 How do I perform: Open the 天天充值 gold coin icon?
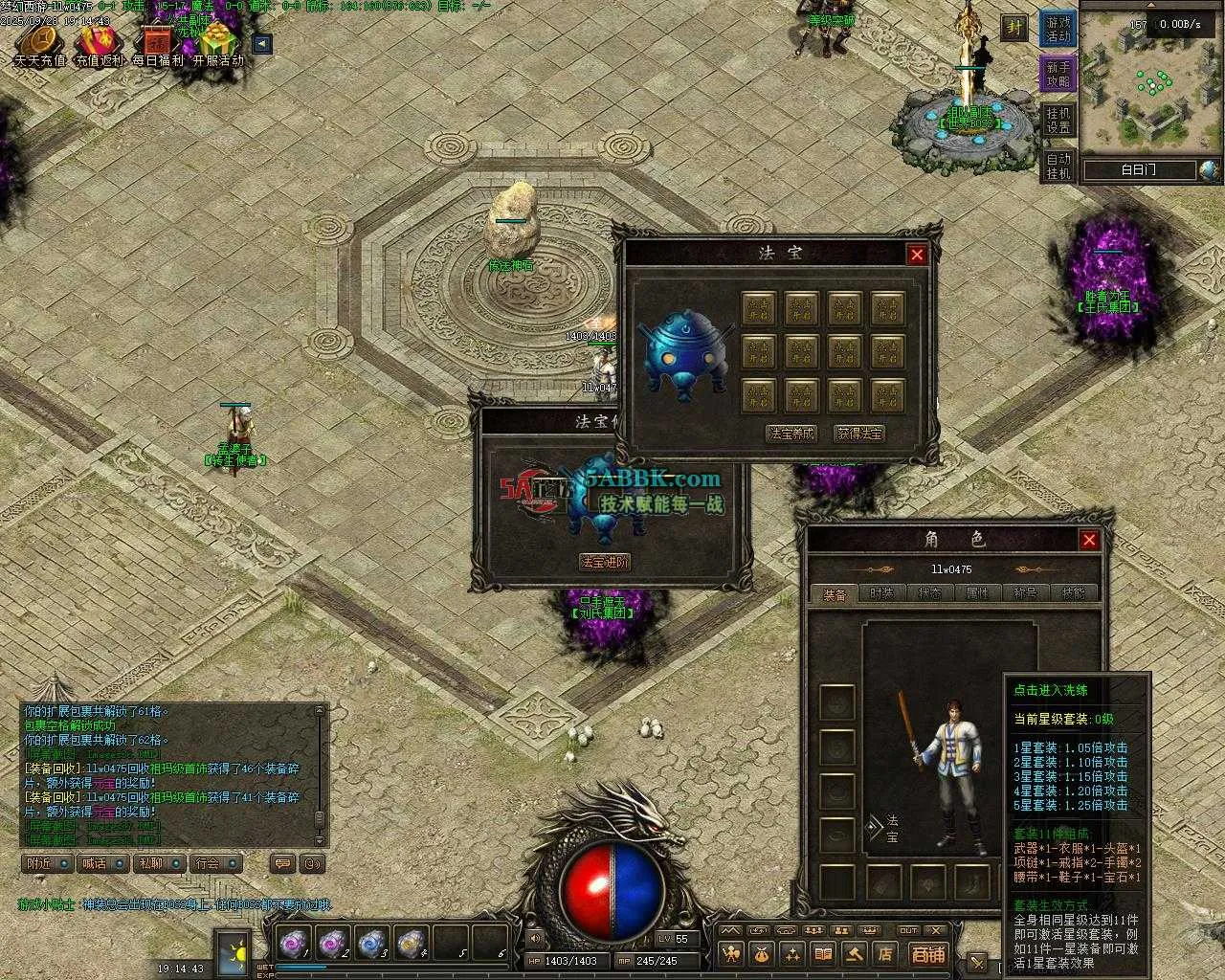(39, 44)
